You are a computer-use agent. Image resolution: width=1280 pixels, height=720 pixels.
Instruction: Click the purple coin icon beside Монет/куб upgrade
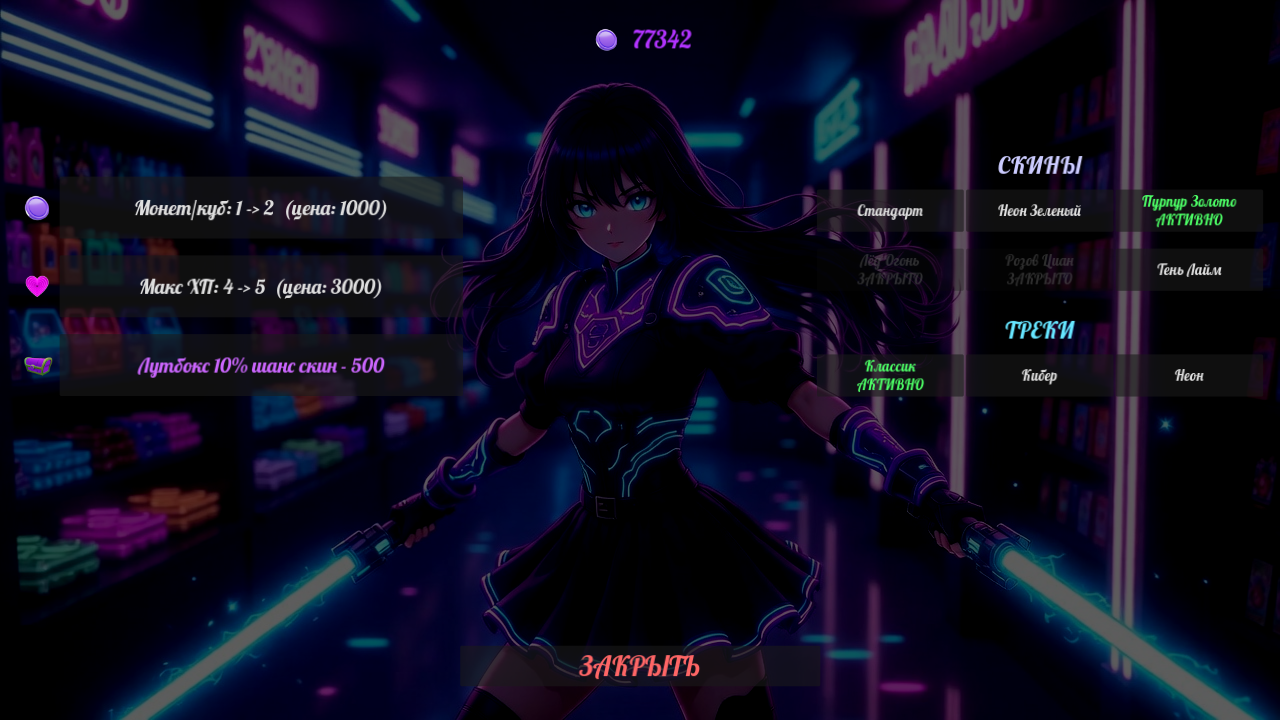(x=35, y=209)
